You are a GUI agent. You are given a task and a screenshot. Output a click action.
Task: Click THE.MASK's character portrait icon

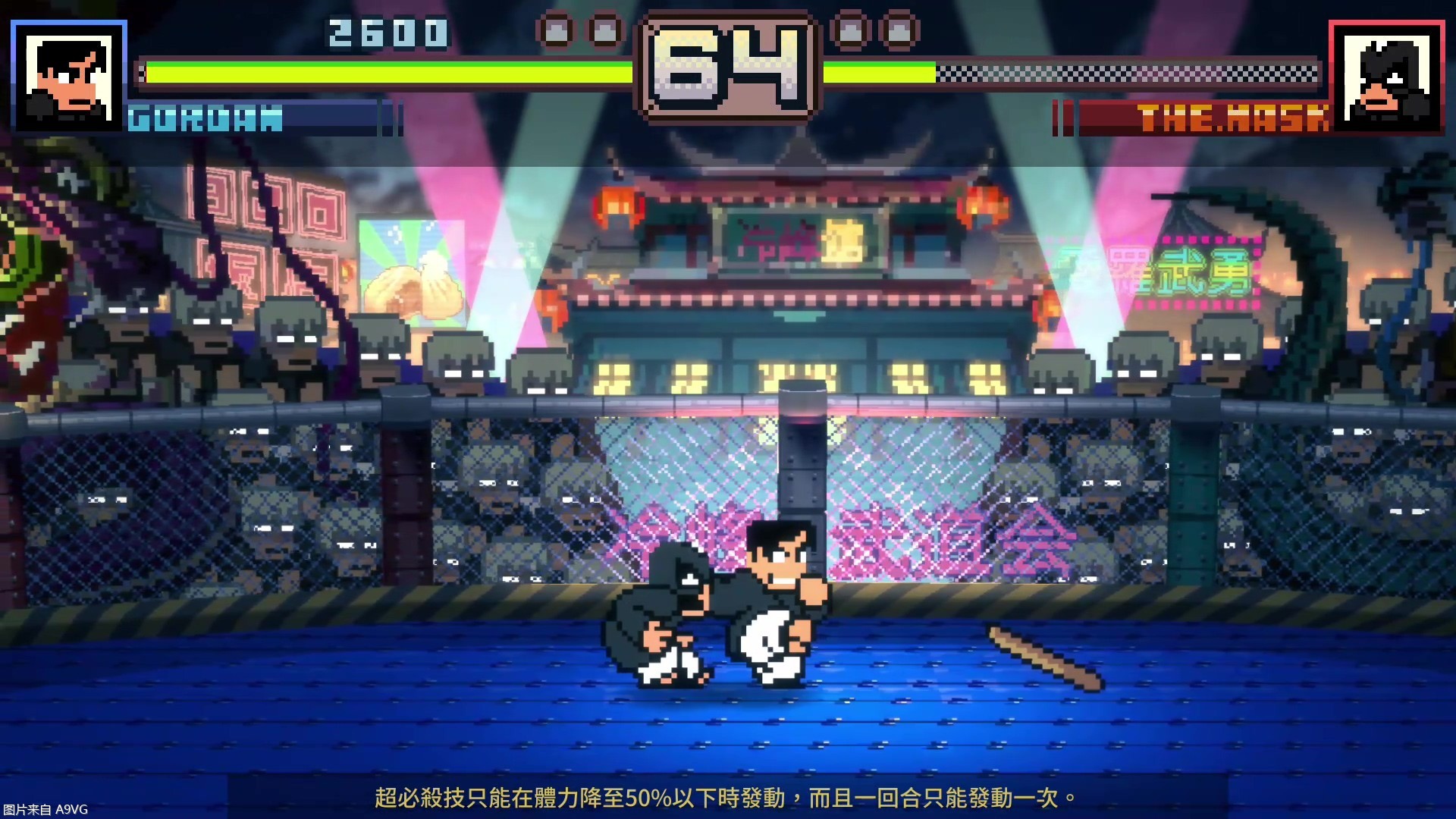tap(1387, 76)
